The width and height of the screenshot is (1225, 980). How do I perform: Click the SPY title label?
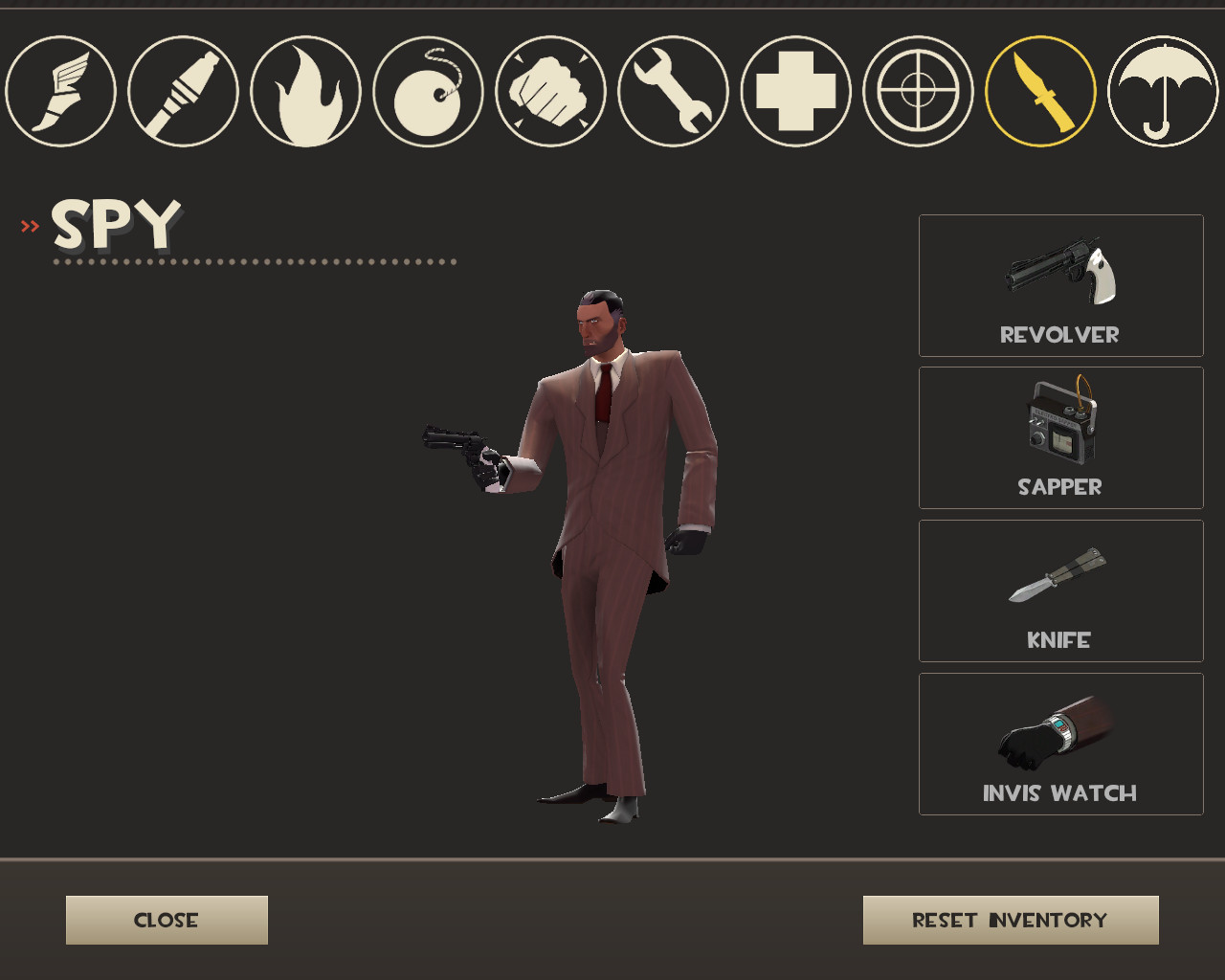point(117,228)
